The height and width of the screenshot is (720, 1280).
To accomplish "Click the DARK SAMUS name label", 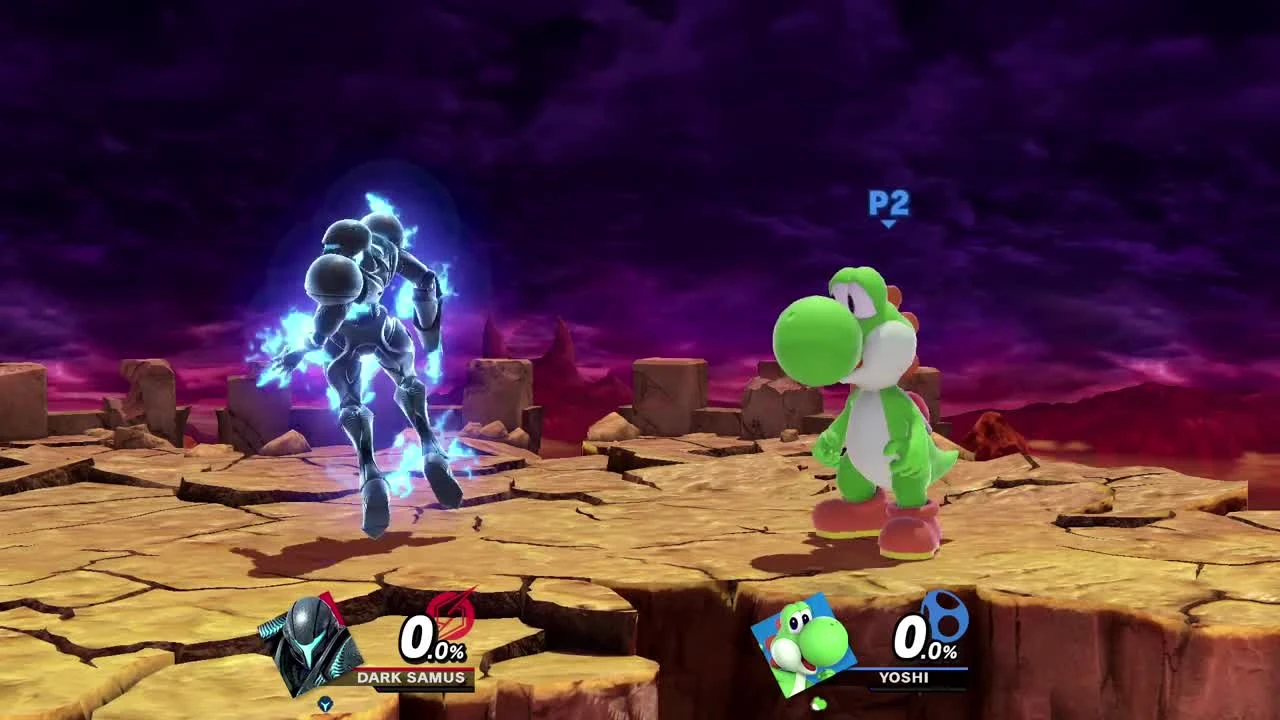I will click(411, 677).
